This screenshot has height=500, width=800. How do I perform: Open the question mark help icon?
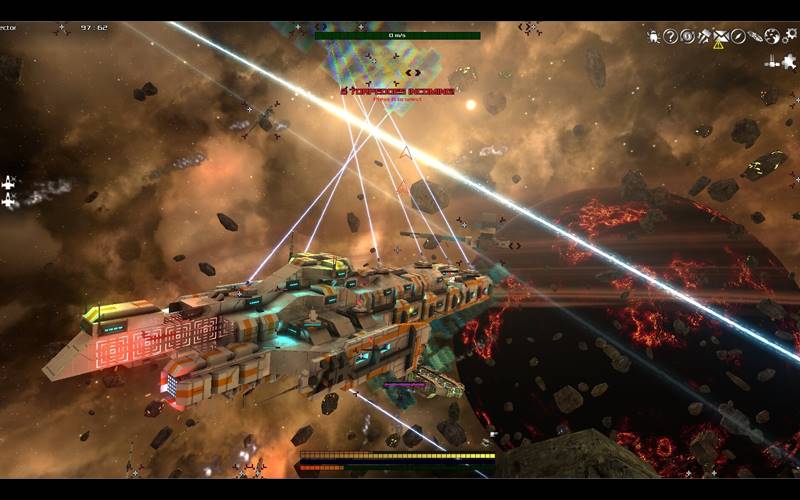tap(670, 37)
